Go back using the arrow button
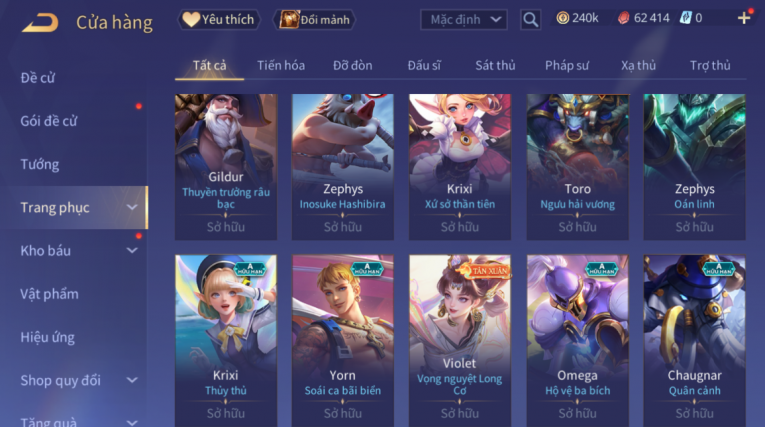The height and width of the screenshot is (427, 765). click(40, 21)
